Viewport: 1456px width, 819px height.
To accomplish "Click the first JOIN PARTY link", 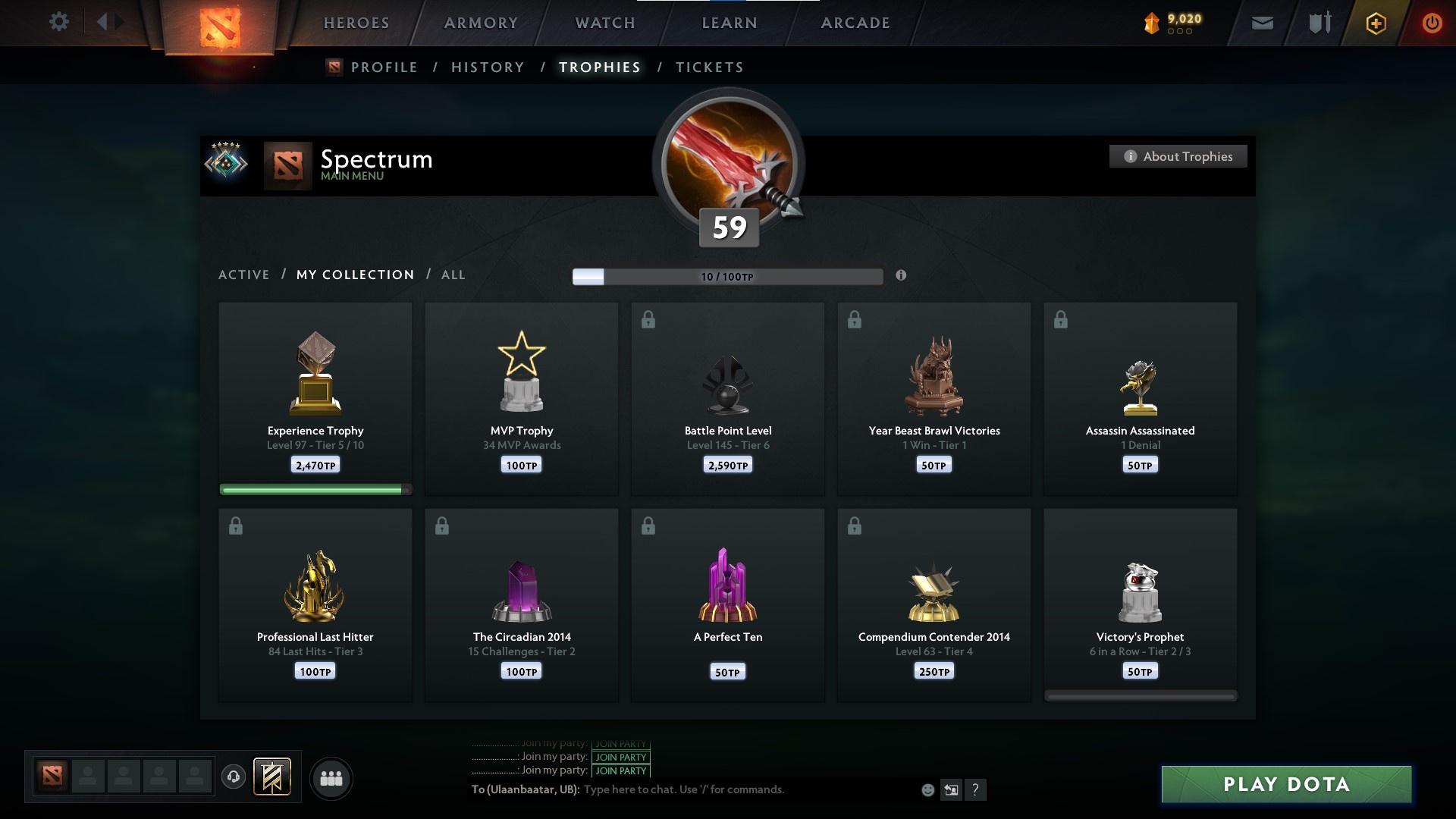I will click(x=620, y=744).
